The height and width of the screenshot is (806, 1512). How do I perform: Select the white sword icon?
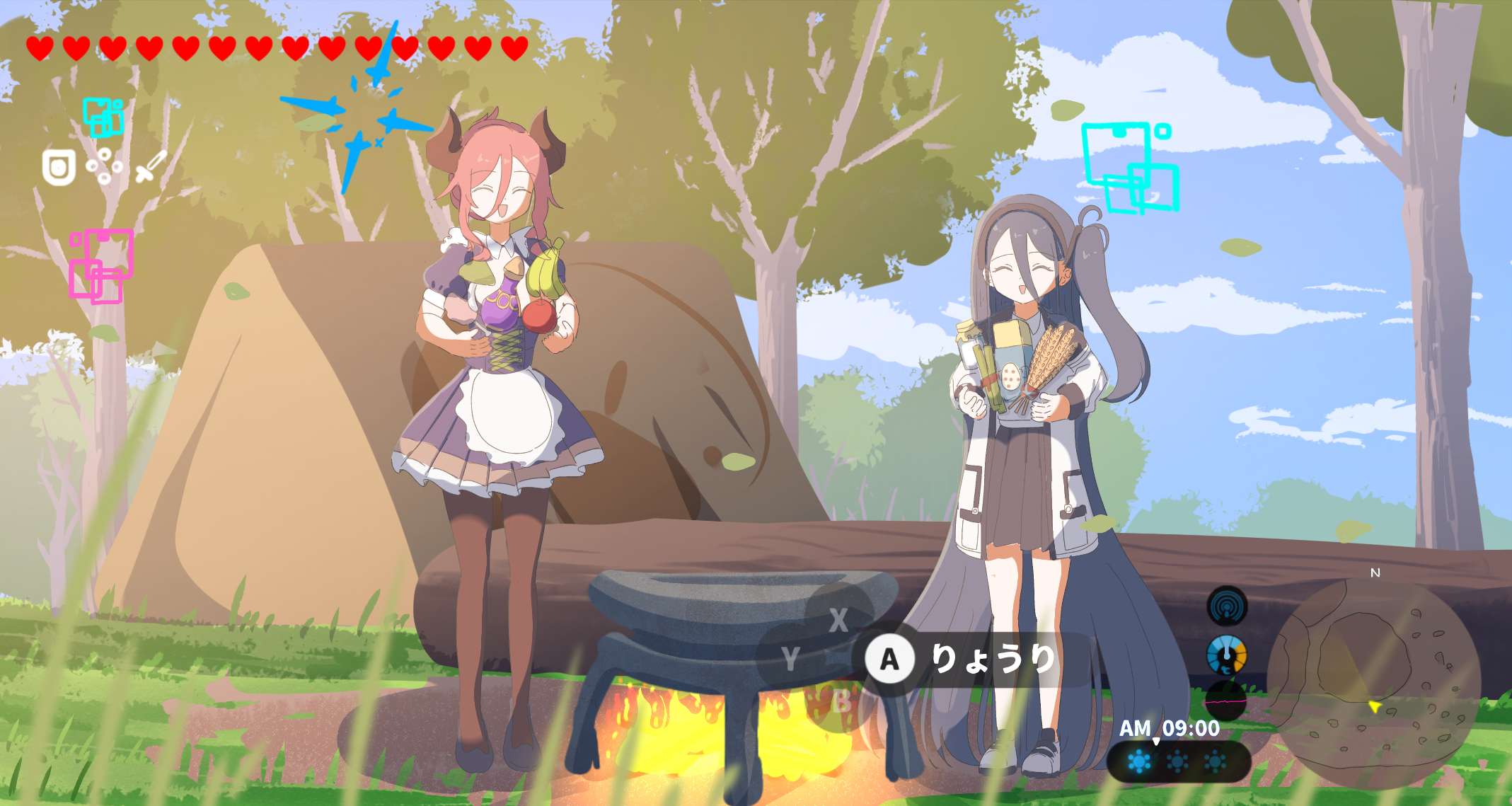pos(151,166)
